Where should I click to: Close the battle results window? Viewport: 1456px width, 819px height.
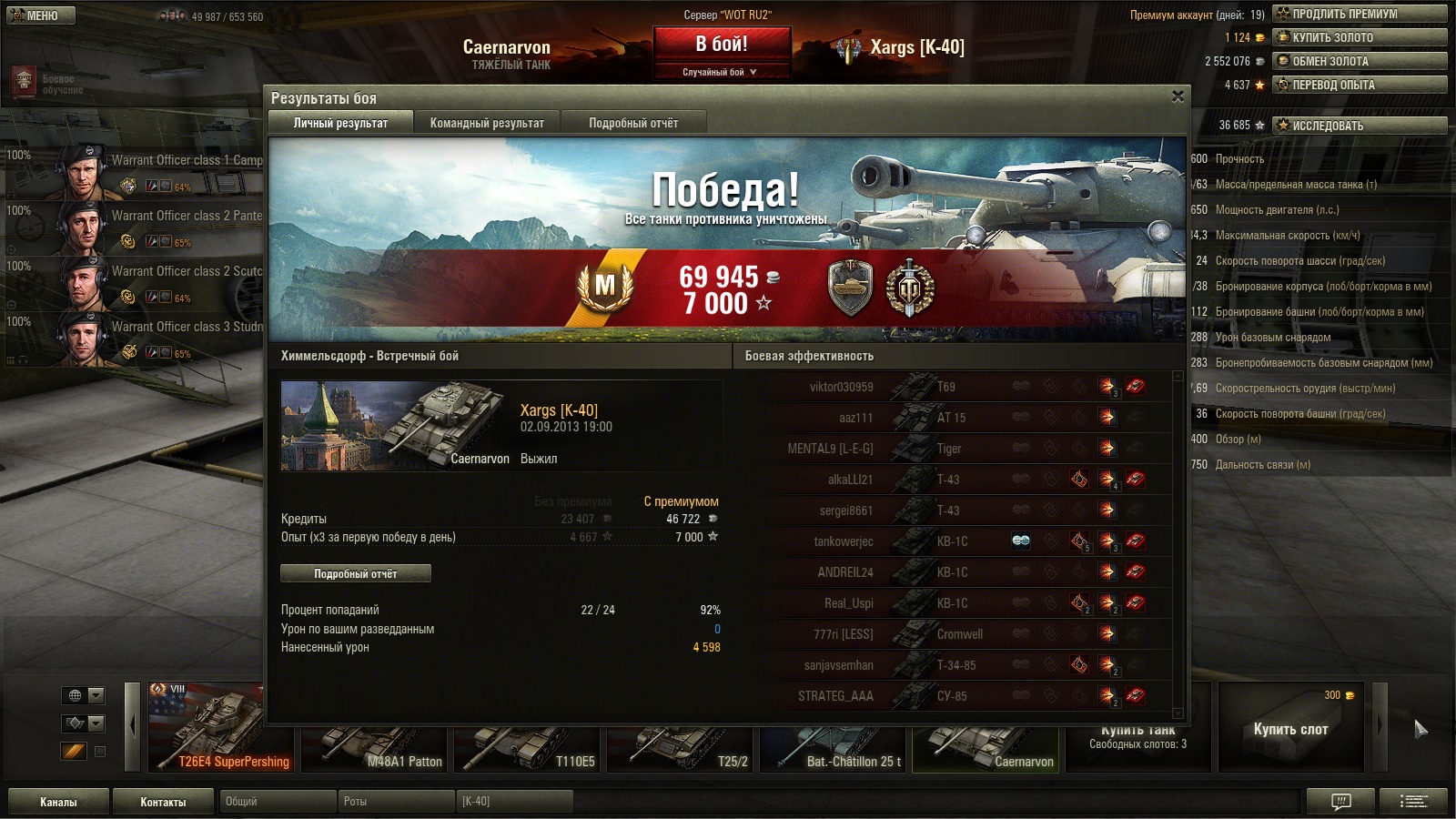1178,96
